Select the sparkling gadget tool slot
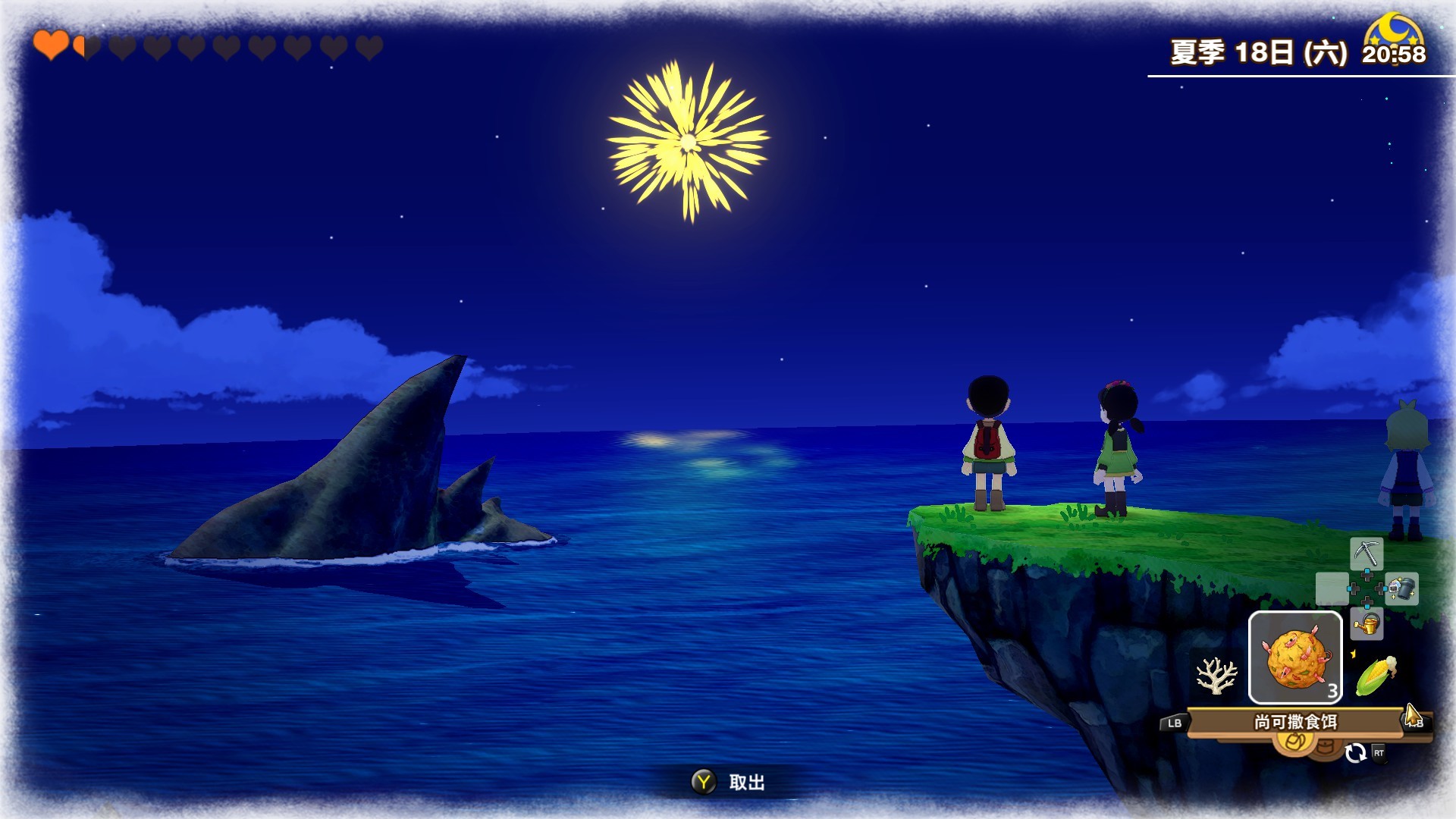 tap(1401, 588)
